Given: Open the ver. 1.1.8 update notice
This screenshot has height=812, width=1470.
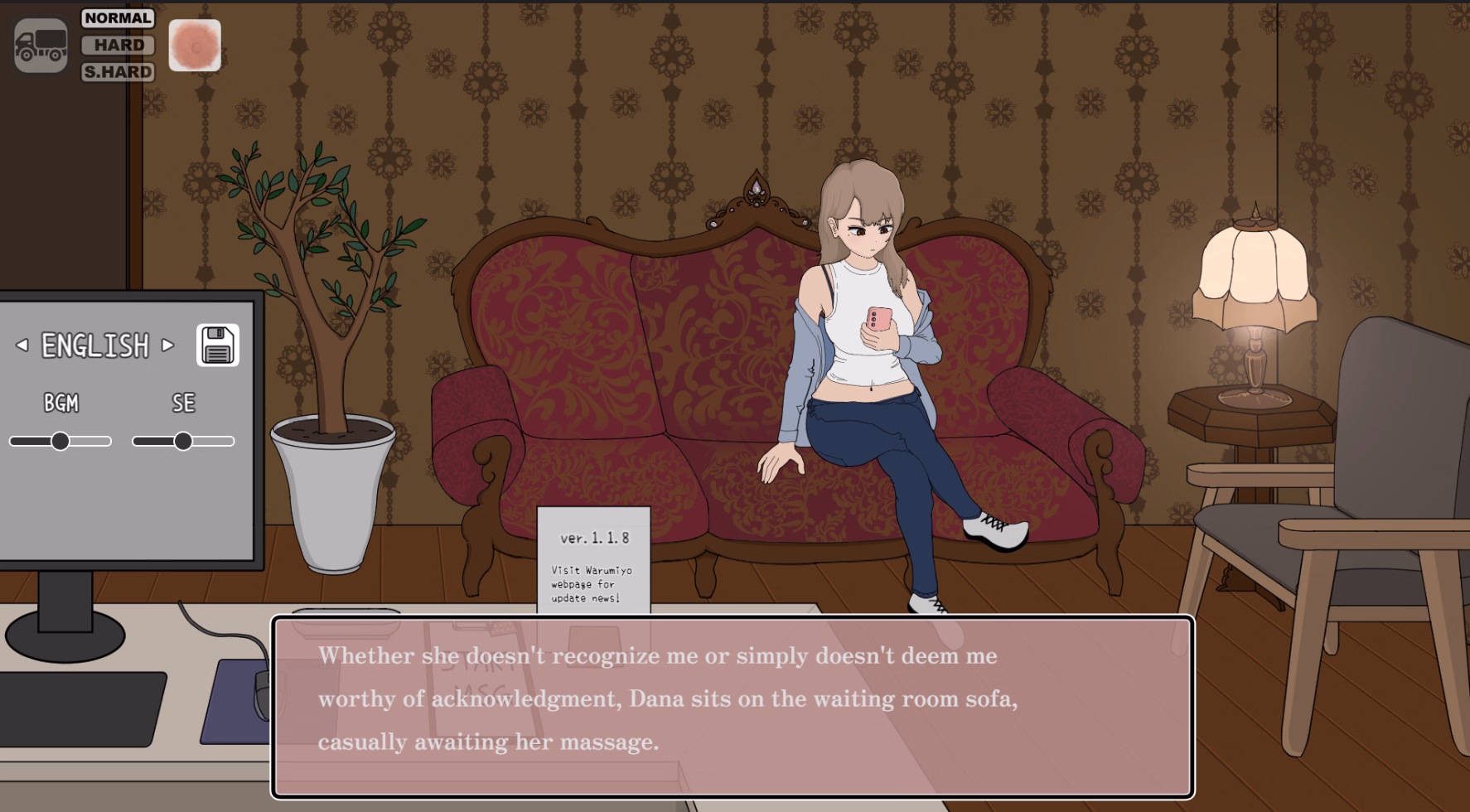Looking at the screenshot, I should click(593, 559).
